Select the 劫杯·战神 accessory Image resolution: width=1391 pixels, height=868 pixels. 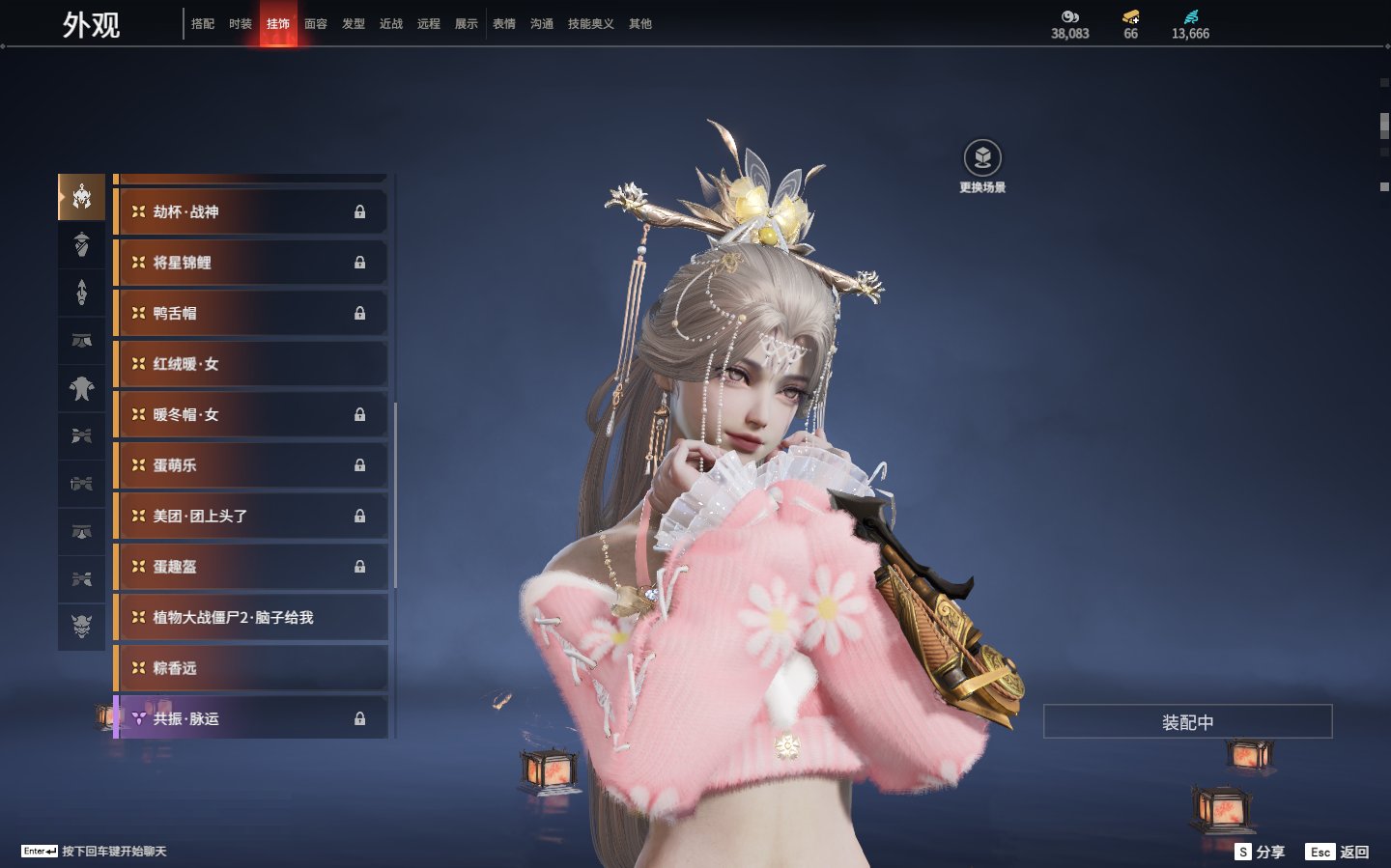pyautogui.click(x=251, y=211)
